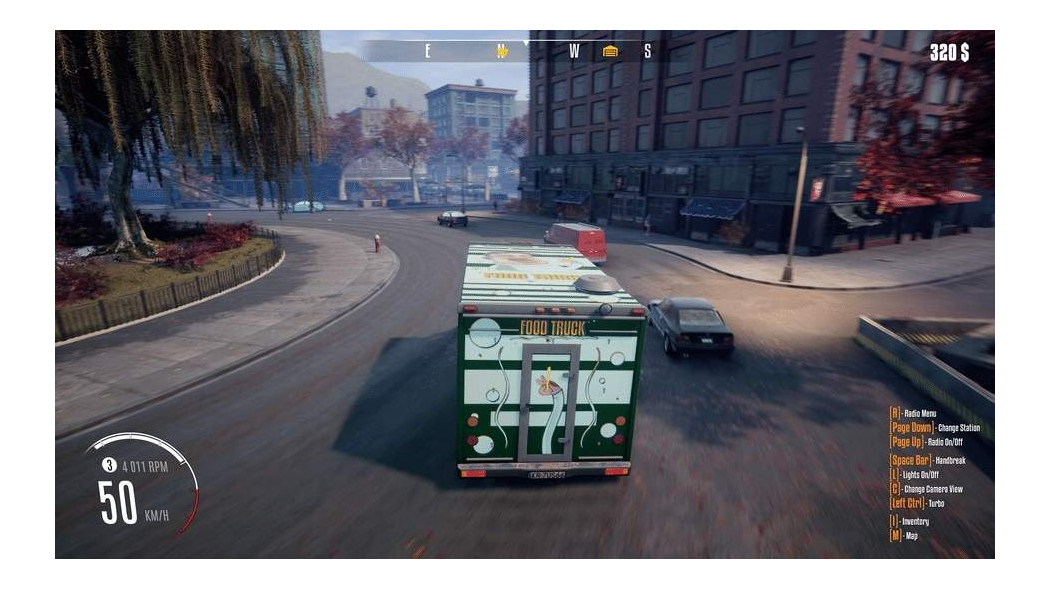
Task: Click the yellow marker over the compass N
Action: point(502,51)
